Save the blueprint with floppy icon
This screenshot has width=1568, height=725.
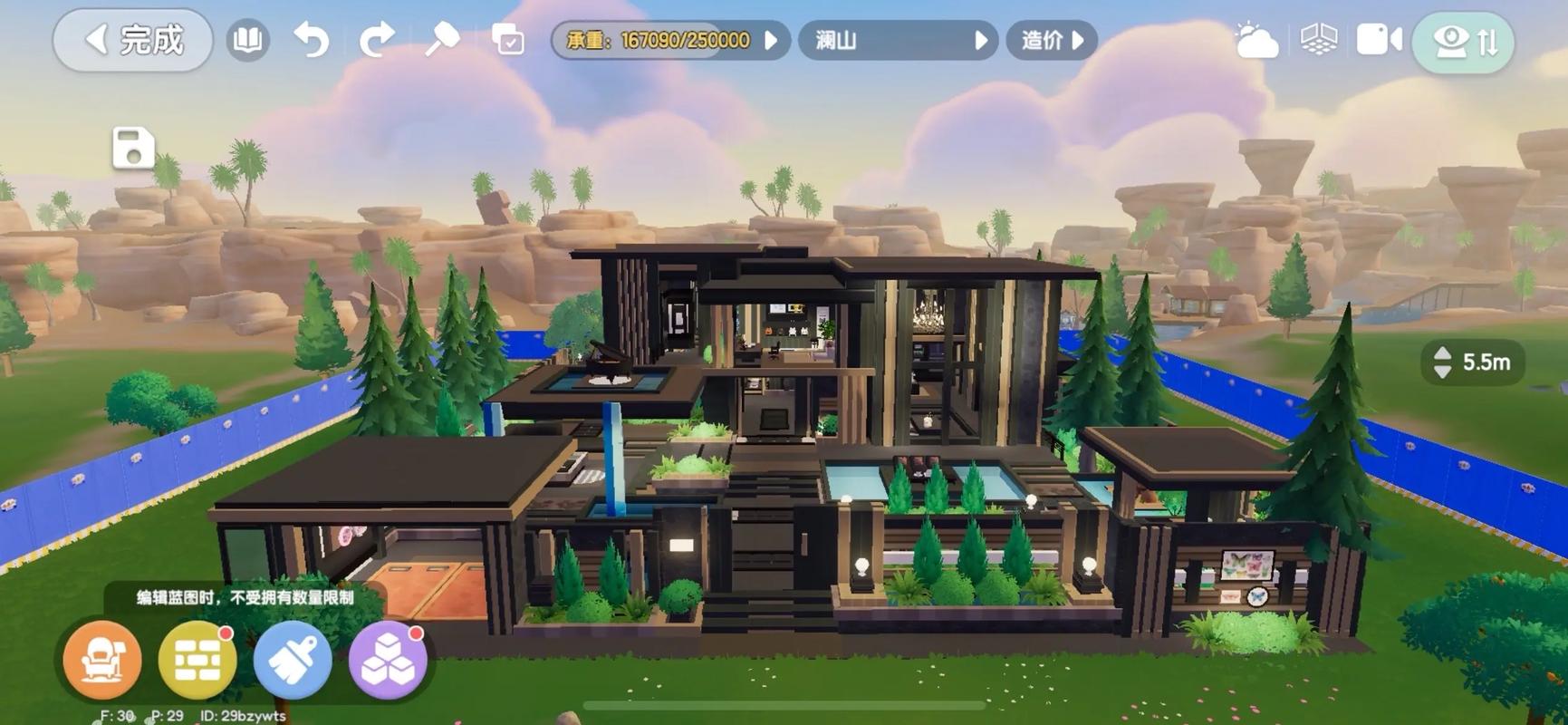pos(133,148)
